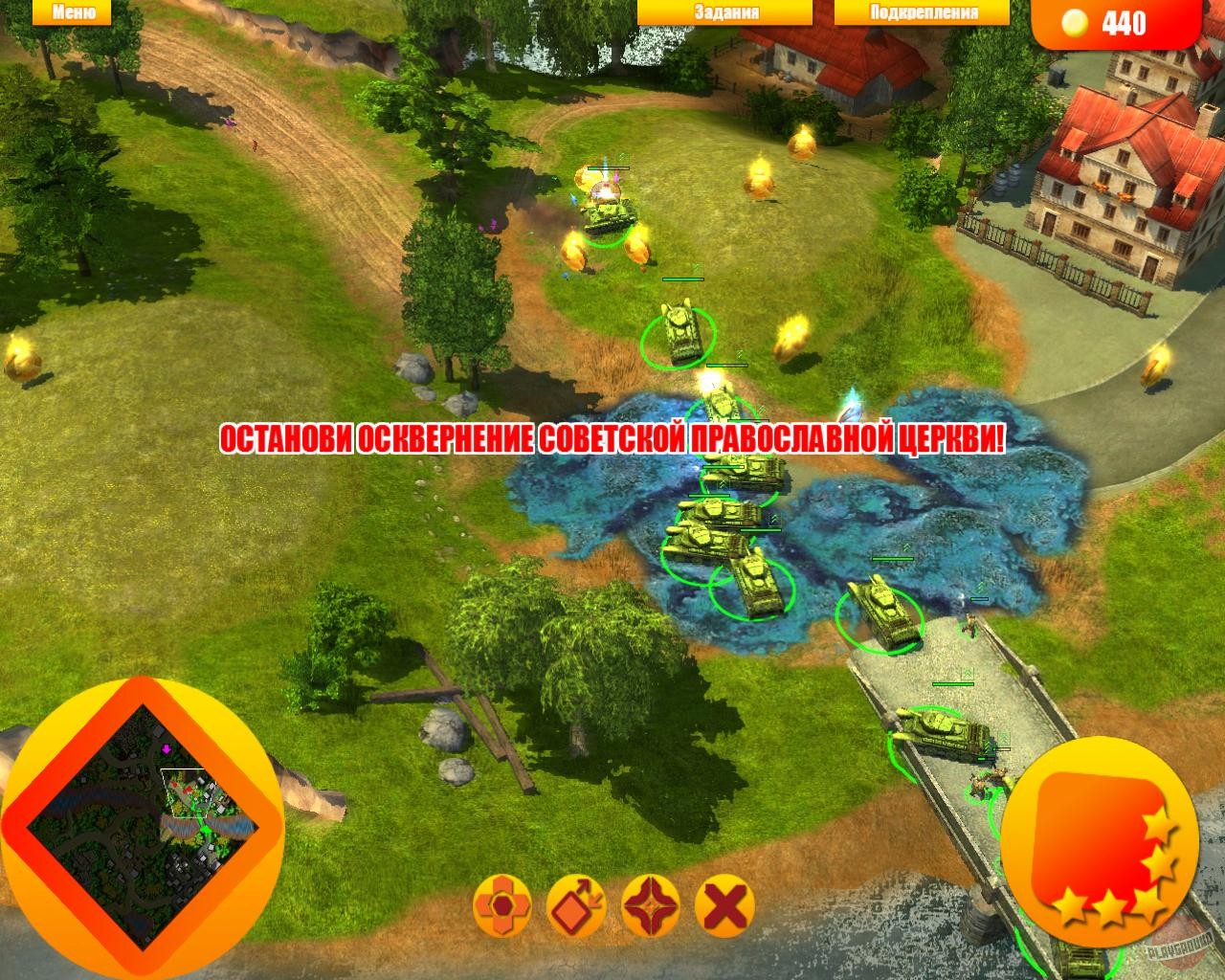Click the gold coin icon beside the 440 counter
Screen dimensions: 1225x980
1076,21
